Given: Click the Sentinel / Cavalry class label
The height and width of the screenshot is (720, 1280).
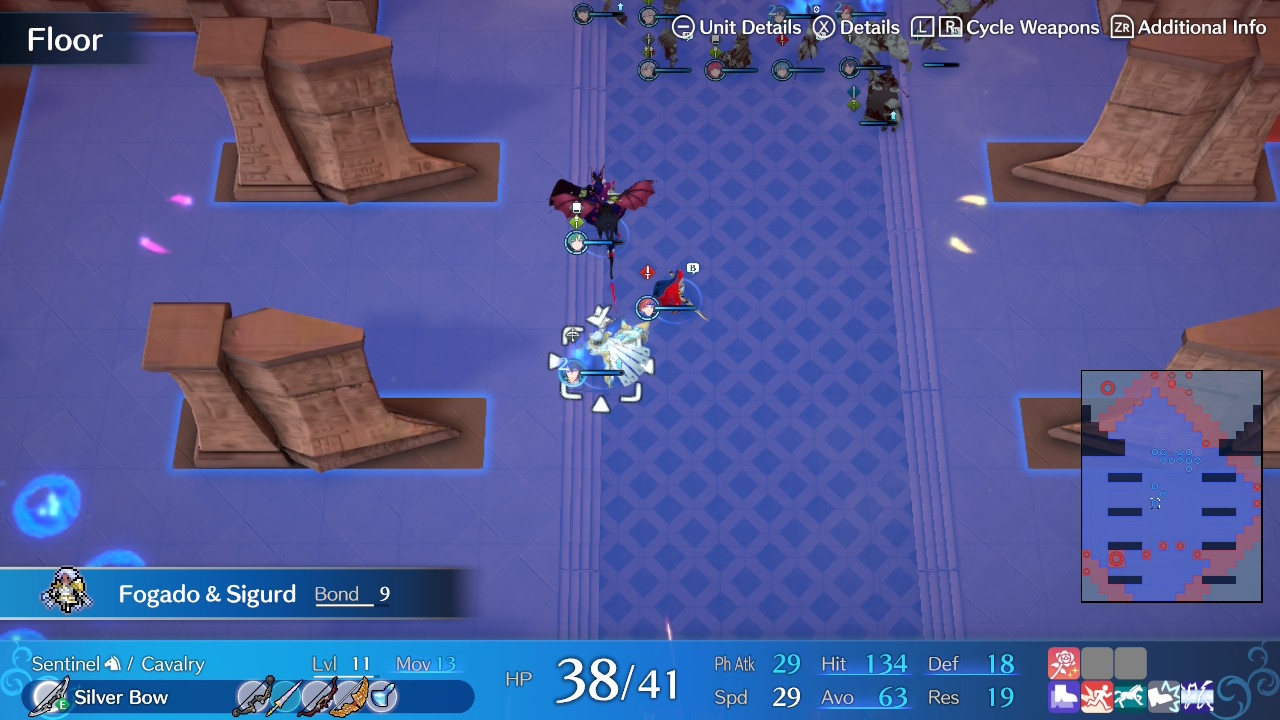Looking at the screenshot, I should tap(118, 664).
